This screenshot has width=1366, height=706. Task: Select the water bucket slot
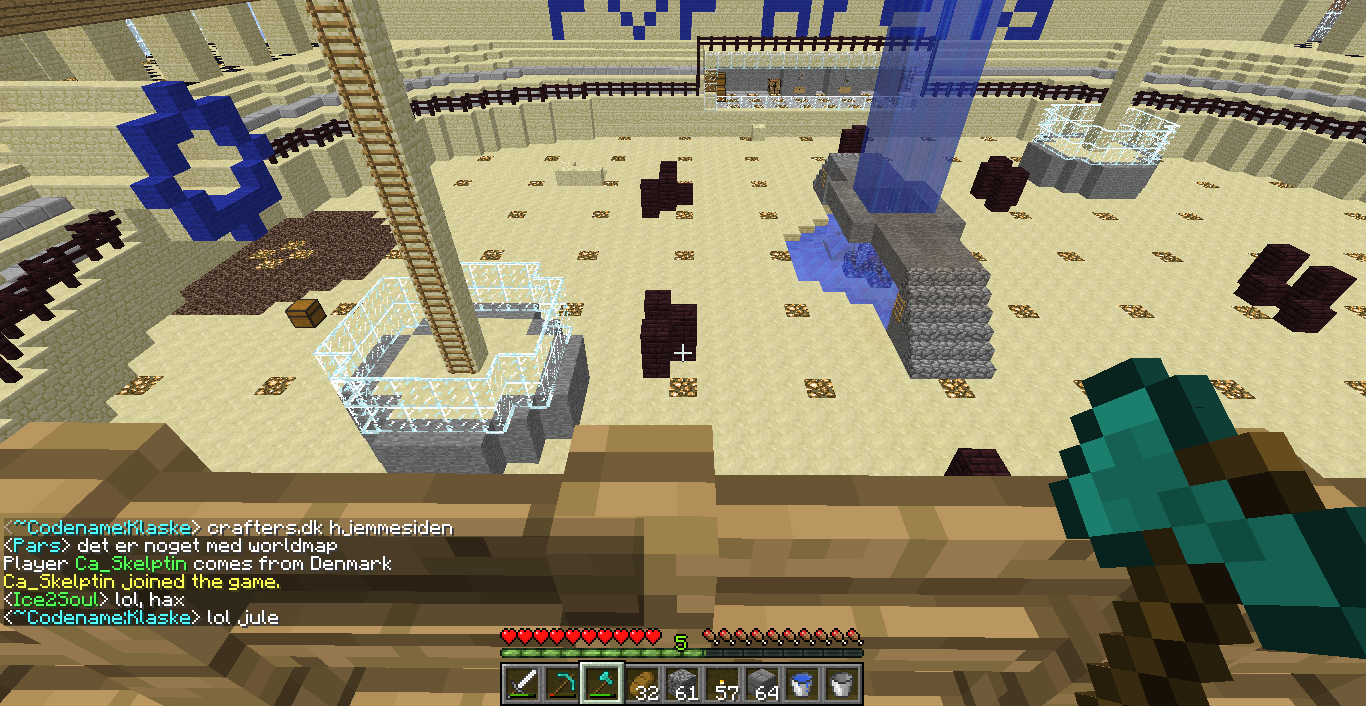coord(803,684)
